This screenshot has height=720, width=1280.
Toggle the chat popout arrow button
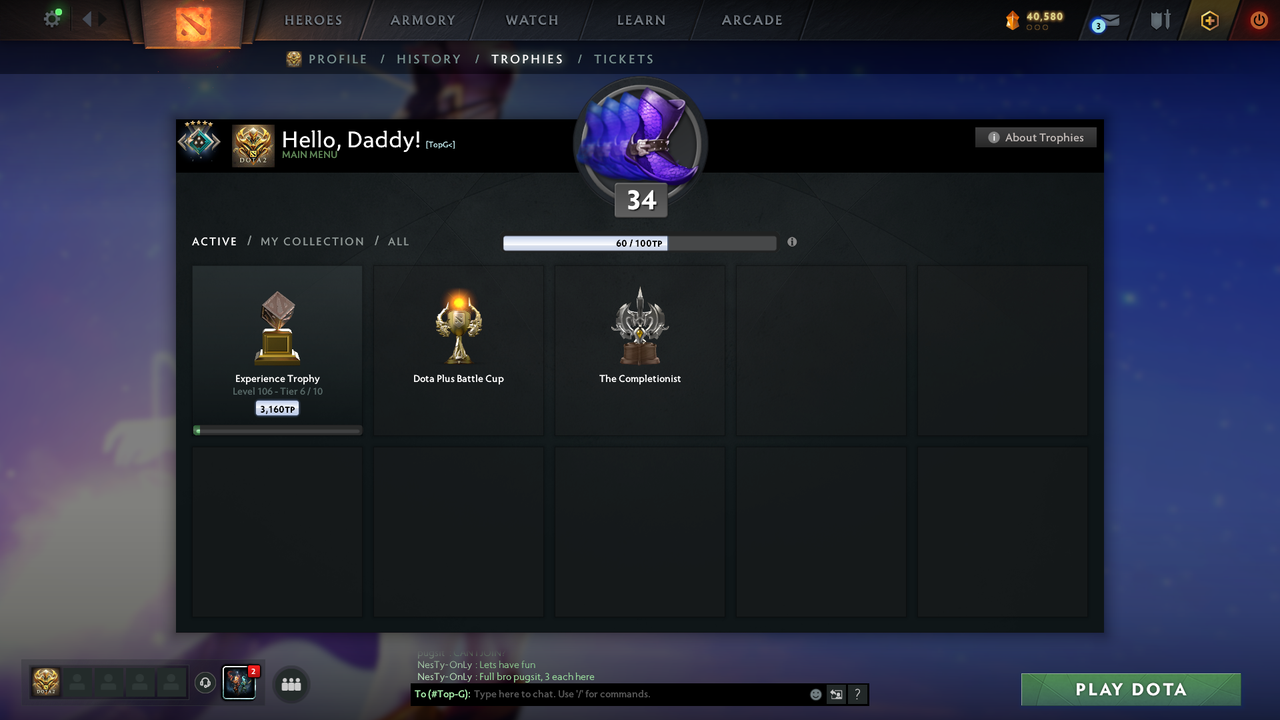tap(836, 694)
